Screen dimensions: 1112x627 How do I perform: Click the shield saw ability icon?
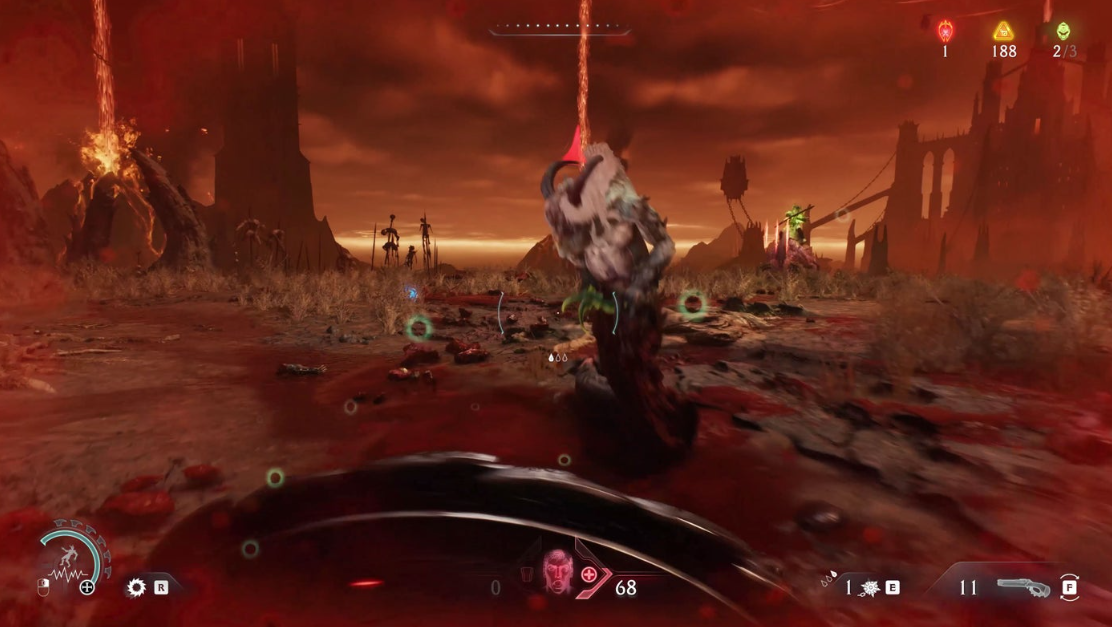pyautogui.click(x=136, y=588)
